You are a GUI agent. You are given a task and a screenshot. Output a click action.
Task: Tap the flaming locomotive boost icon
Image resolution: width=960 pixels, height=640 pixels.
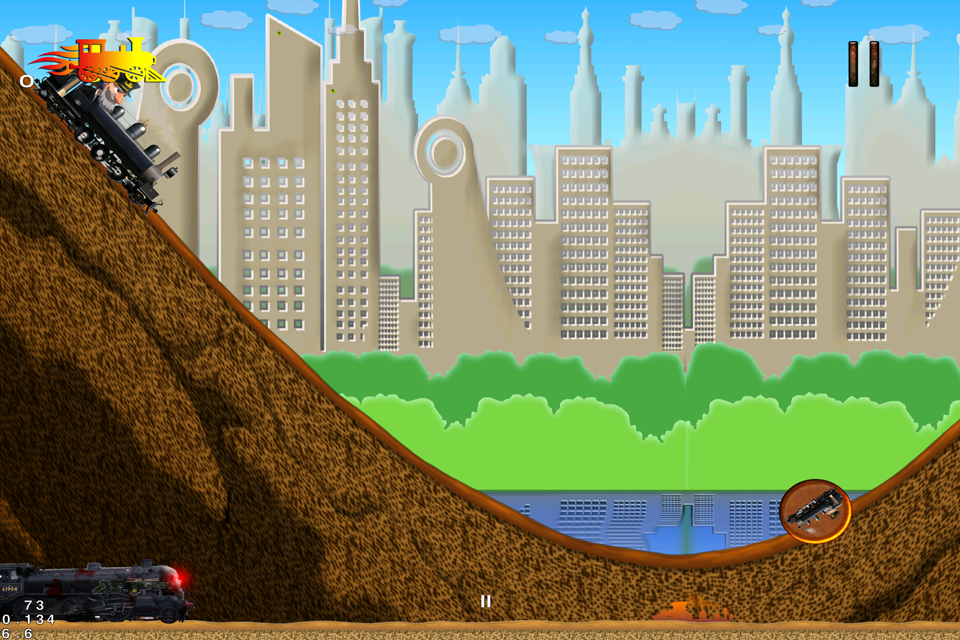(101, 61)
